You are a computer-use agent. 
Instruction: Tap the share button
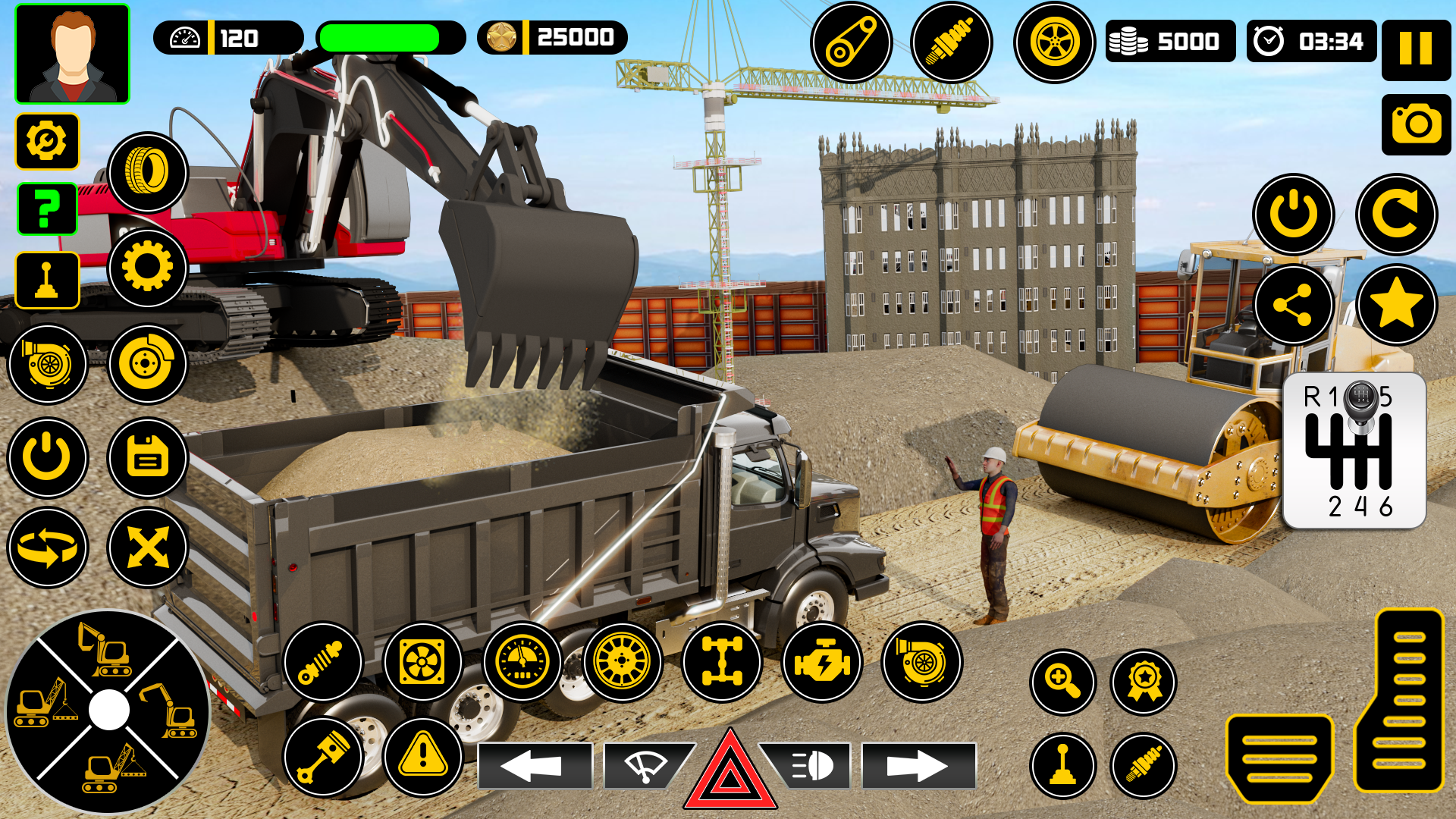pyautogui.click(x=1294, y=305)
